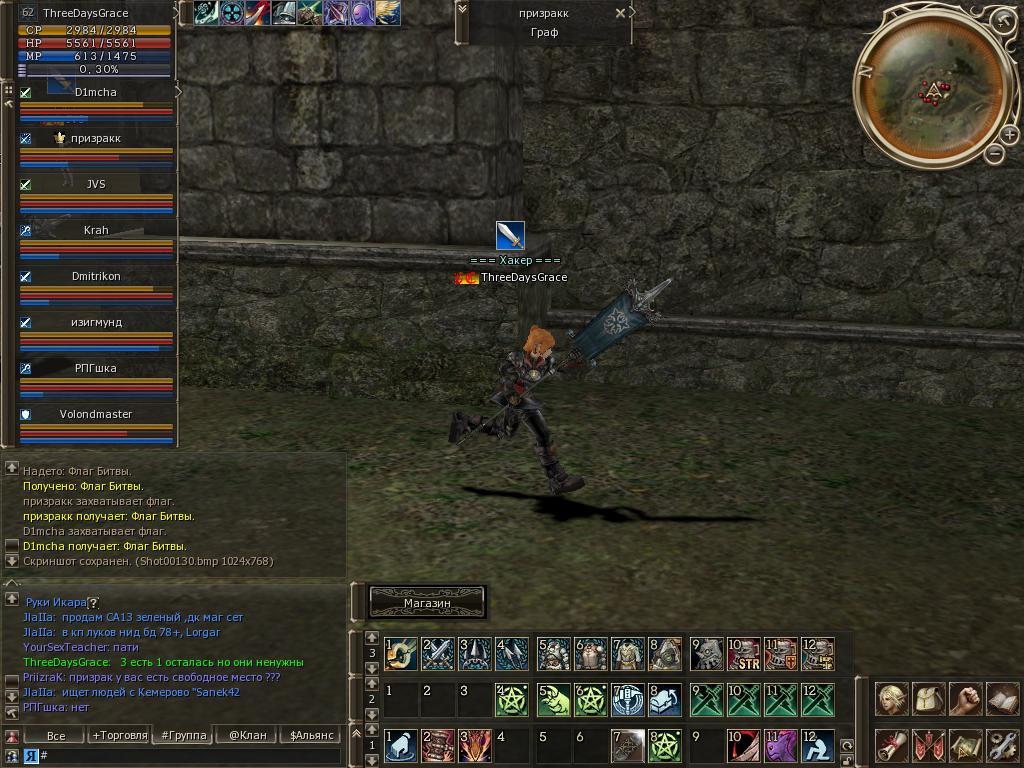
Task: Target party member Krah
Action: click(96, 230)
